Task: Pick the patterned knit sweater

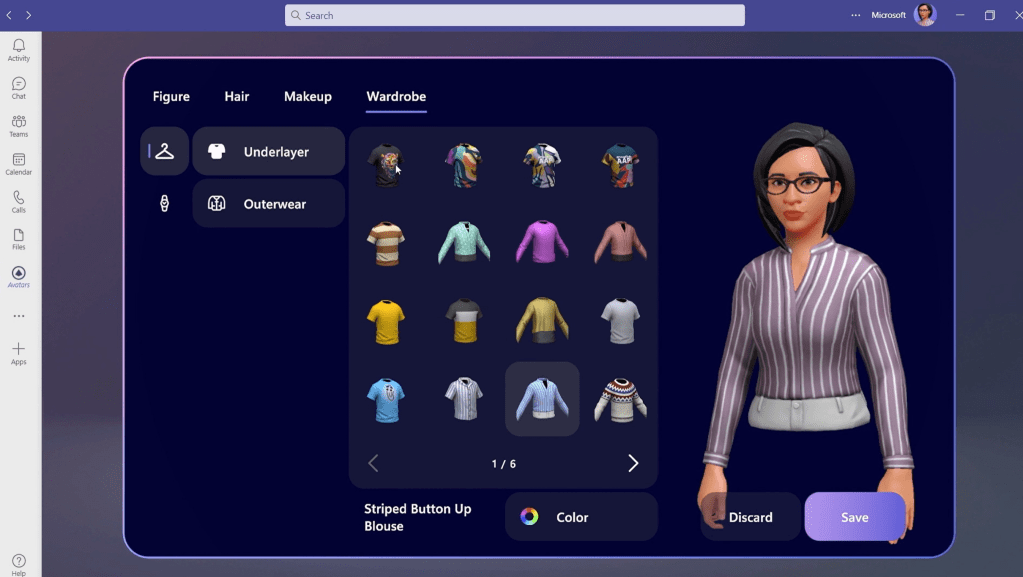Action: [x=620, y=399]
